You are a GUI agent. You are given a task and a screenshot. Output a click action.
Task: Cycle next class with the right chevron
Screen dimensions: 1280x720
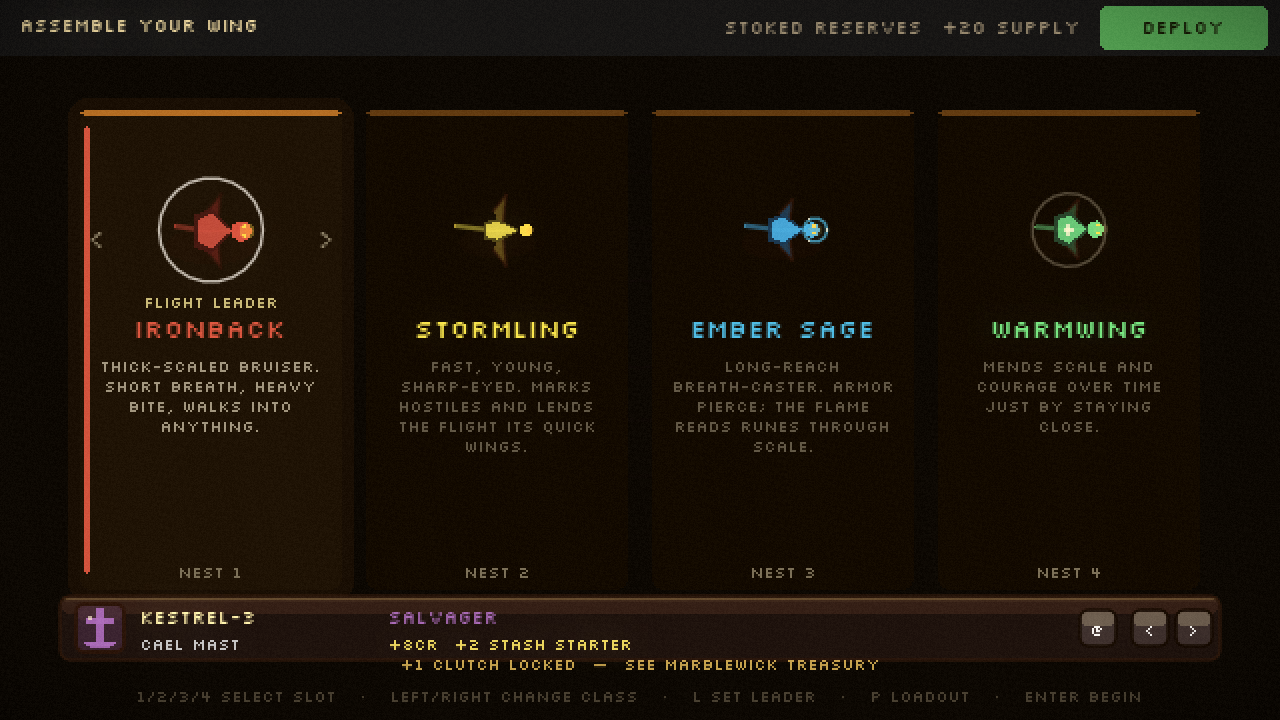coord(325,240)
